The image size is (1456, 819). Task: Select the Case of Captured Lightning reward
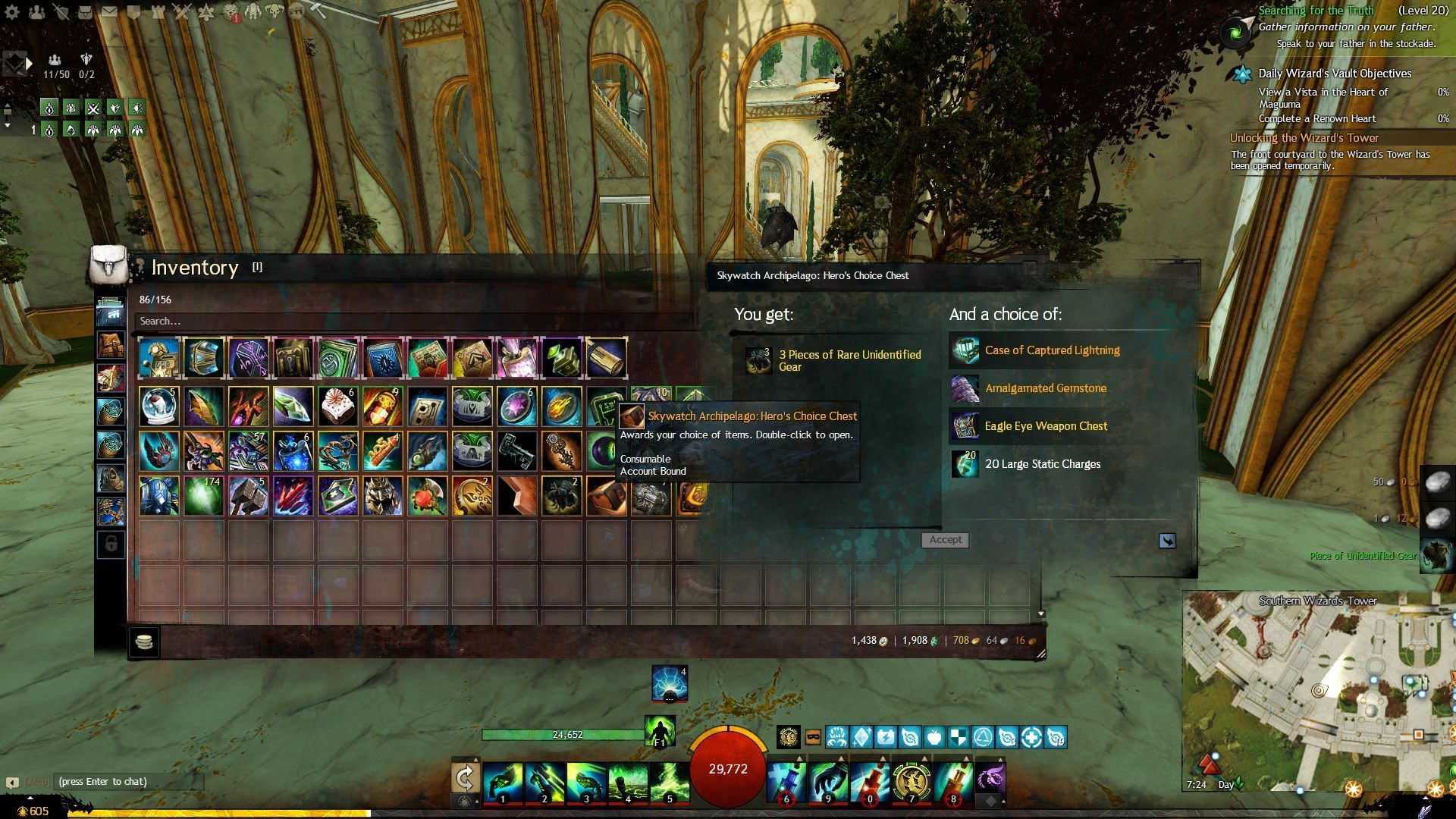point(1053,350)
